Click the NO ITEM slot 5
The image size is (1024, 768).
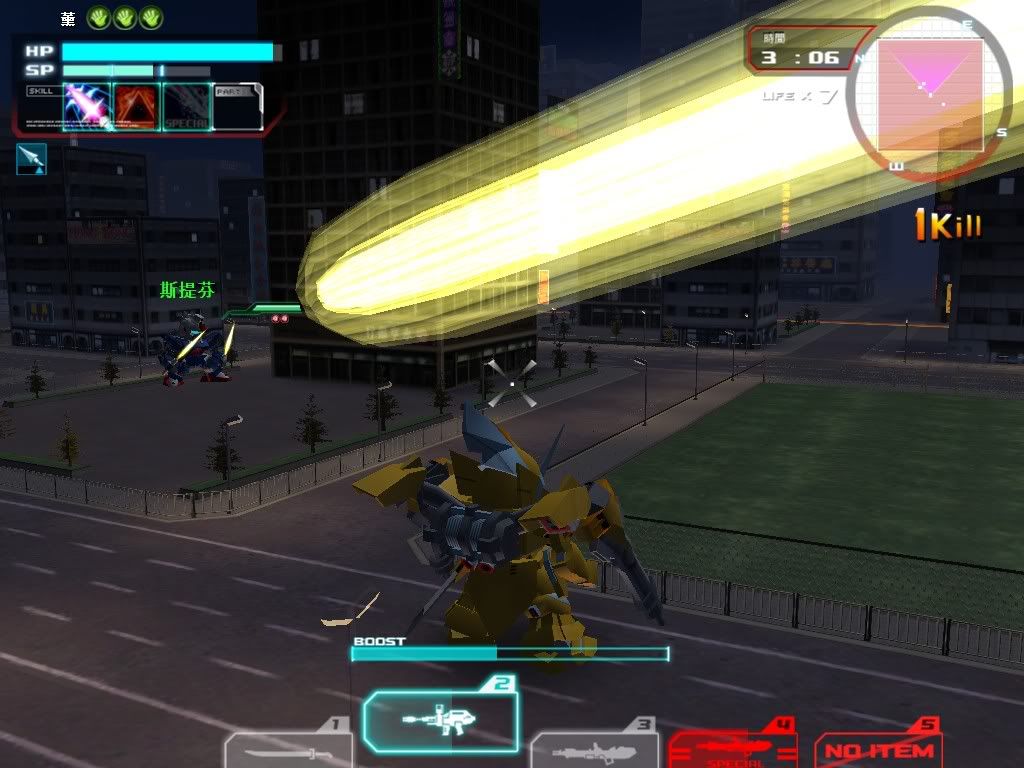point(880,749)
